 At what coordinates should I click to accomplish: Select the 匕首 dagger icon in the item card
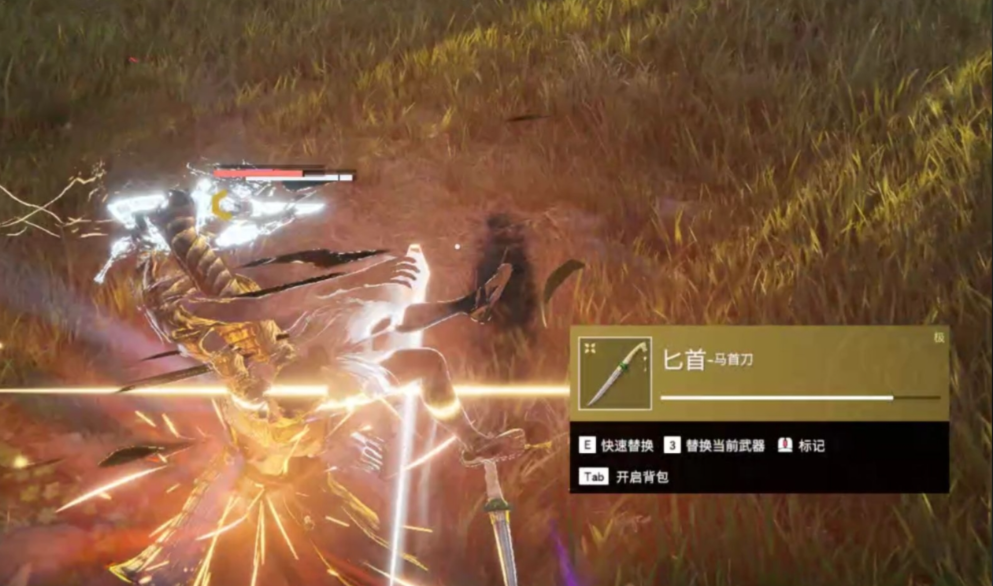[615, 373]
